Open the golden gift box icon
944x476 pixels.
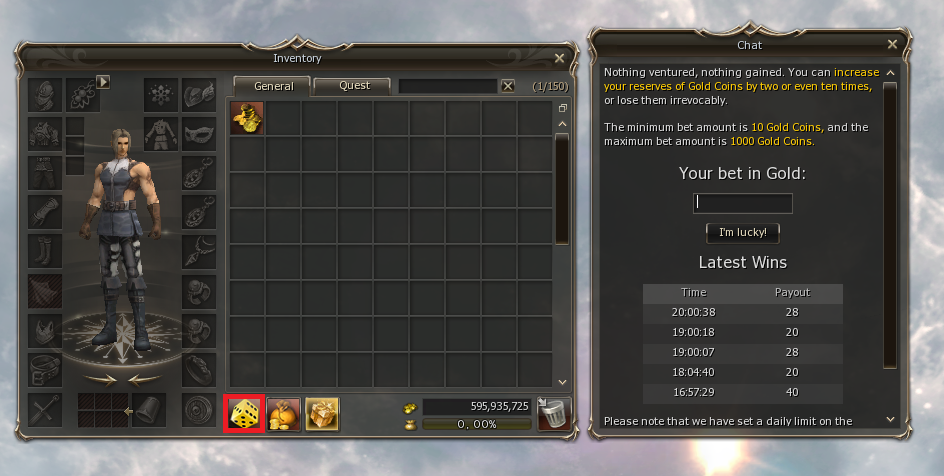[322, 413]
